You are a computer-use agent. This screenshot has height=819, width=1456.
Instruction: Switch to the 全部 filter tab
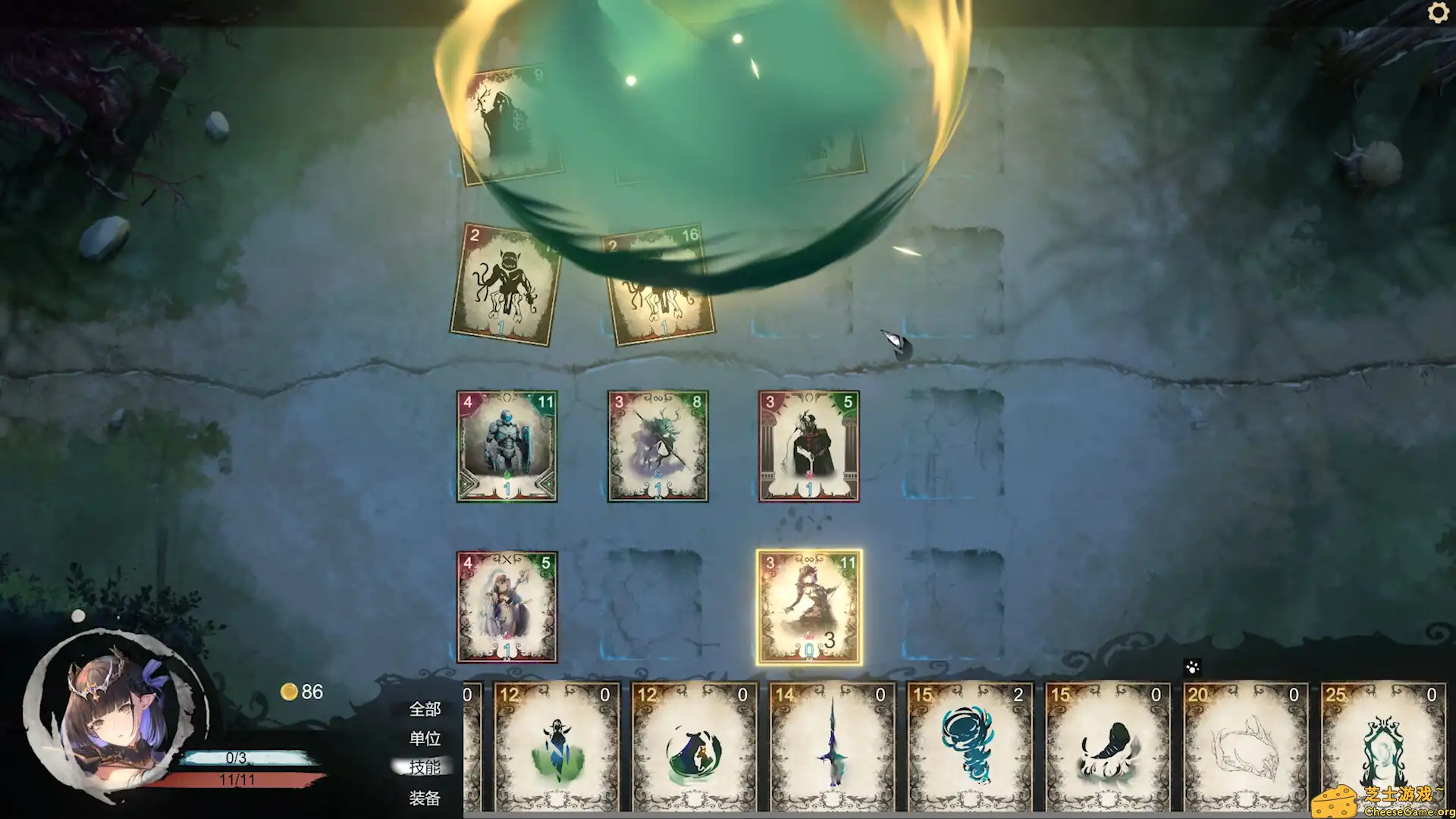coord(425,710)
